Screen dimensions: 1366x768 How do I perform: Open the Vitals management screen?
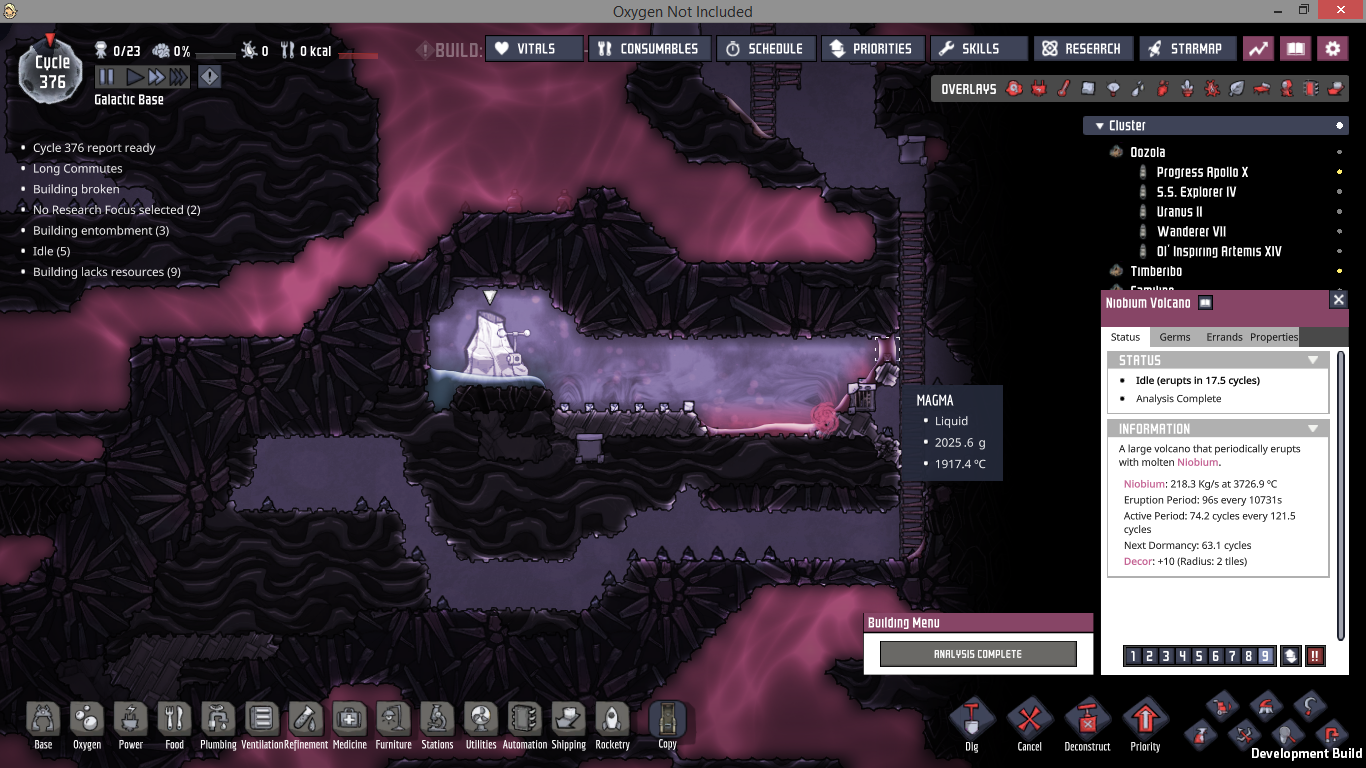point(534,49)
